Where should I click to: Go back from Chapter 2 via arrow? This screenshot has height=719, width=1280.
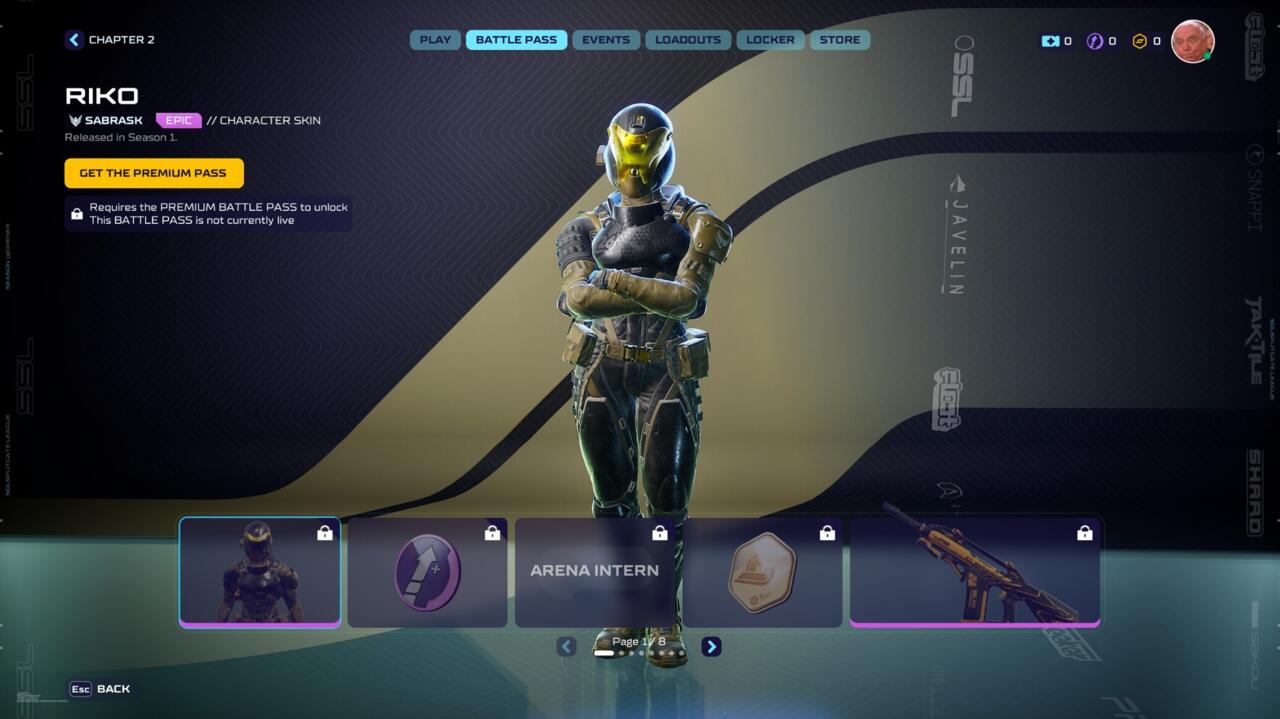74,40
